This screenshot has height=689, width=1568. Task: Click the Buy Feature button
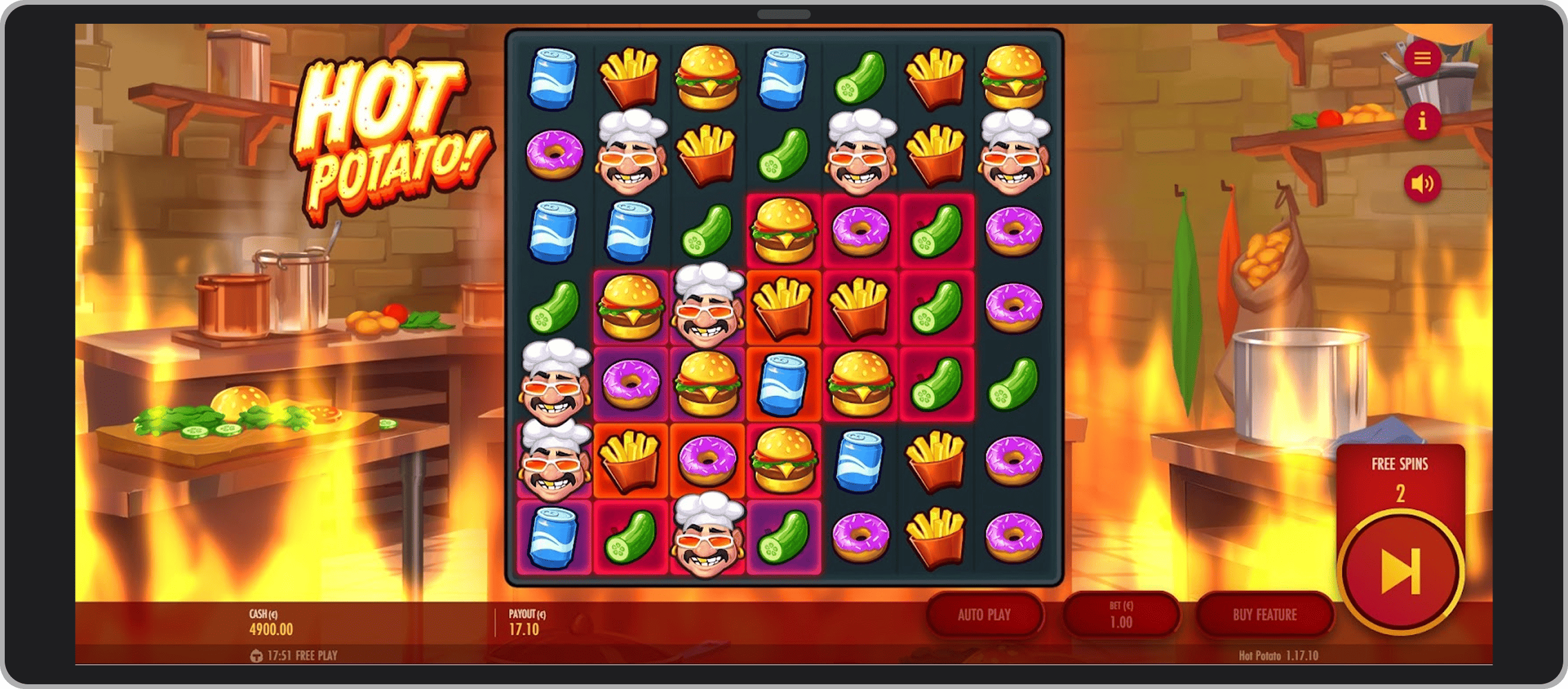pos(1264,615)
